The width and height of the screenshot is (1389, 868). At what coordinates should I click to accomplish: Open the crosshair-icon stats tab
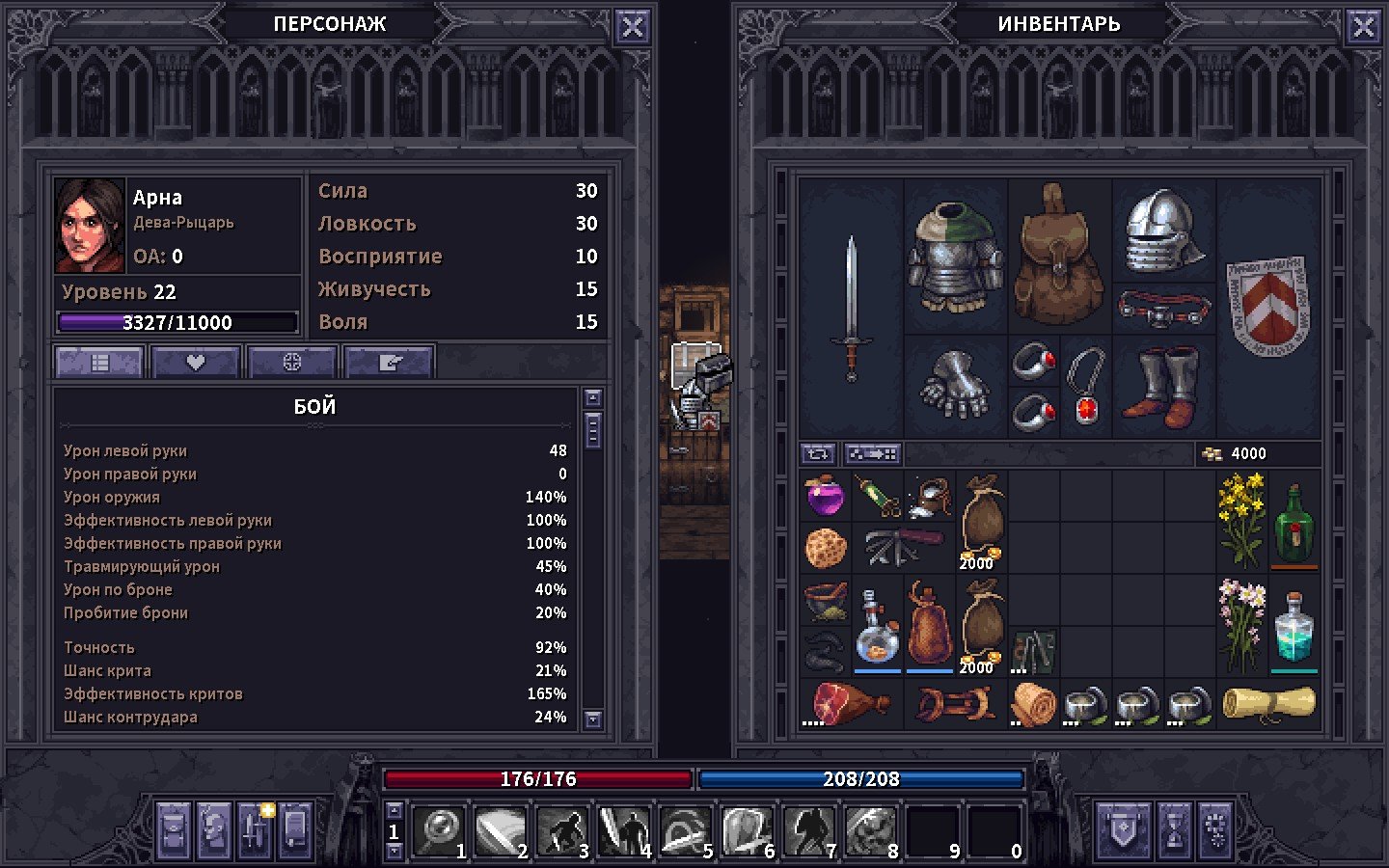coord(291,363)
